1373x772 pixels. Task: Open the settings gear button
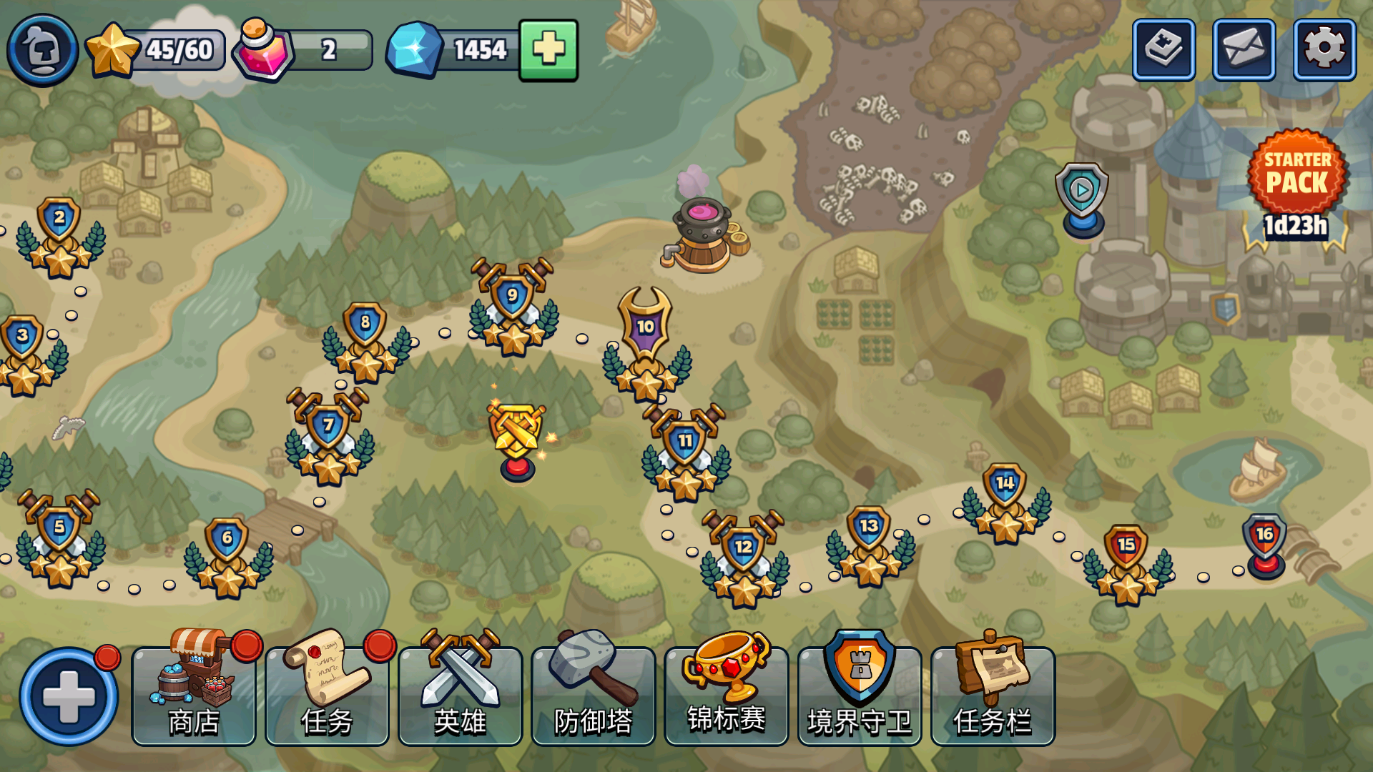click(x=1324, y=49)
